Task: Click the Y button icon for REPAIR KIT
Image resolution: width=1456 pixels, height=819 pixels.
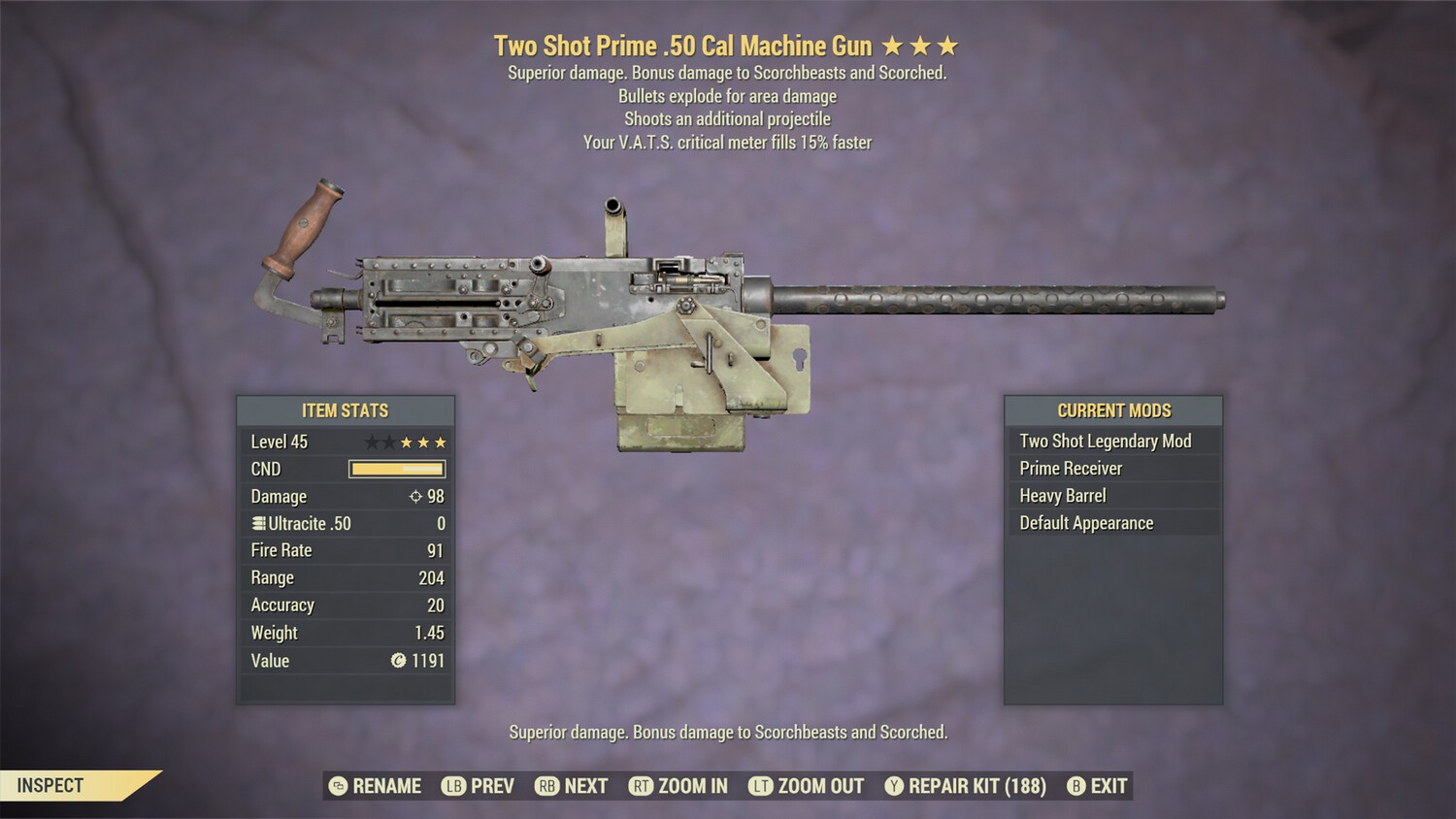Action: (893, 786)
